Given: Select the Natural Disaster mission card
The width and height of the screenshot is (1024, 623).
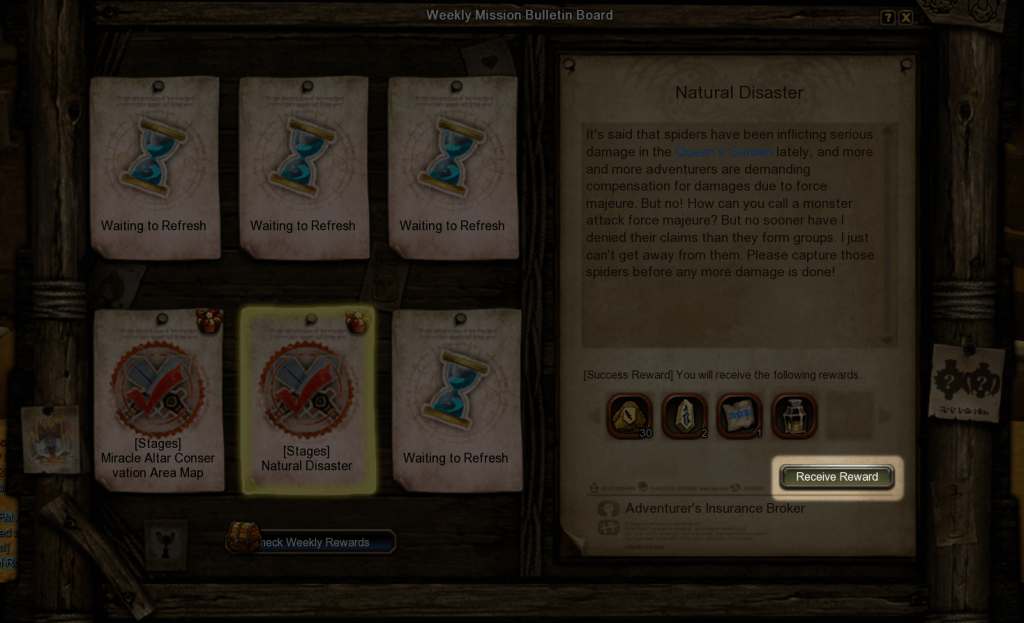Looking at the screenshot, I should click(x=308, y=399).
